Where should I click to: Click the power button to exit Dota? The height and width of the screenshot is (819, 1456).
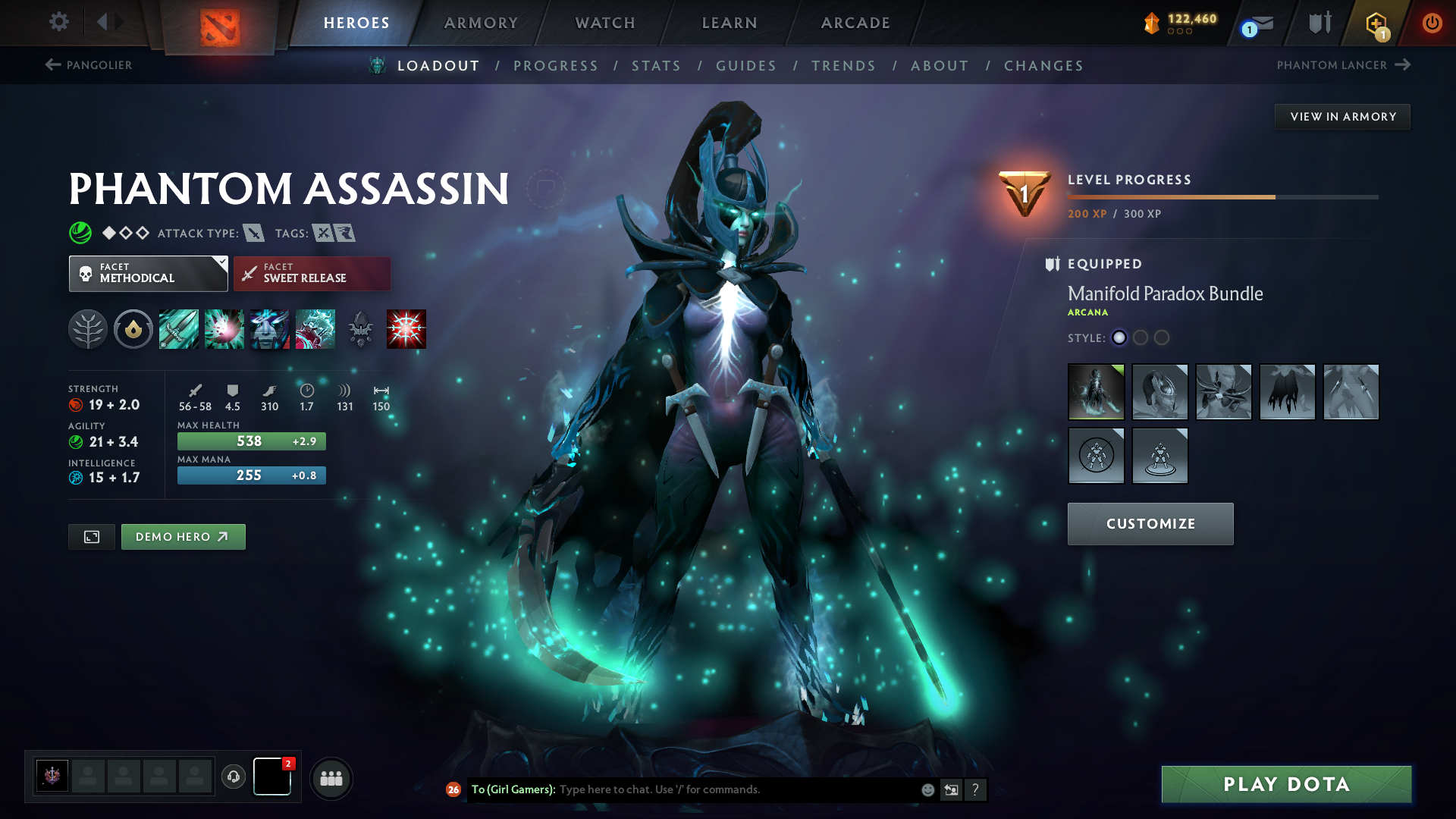(x=1432, y=23)
